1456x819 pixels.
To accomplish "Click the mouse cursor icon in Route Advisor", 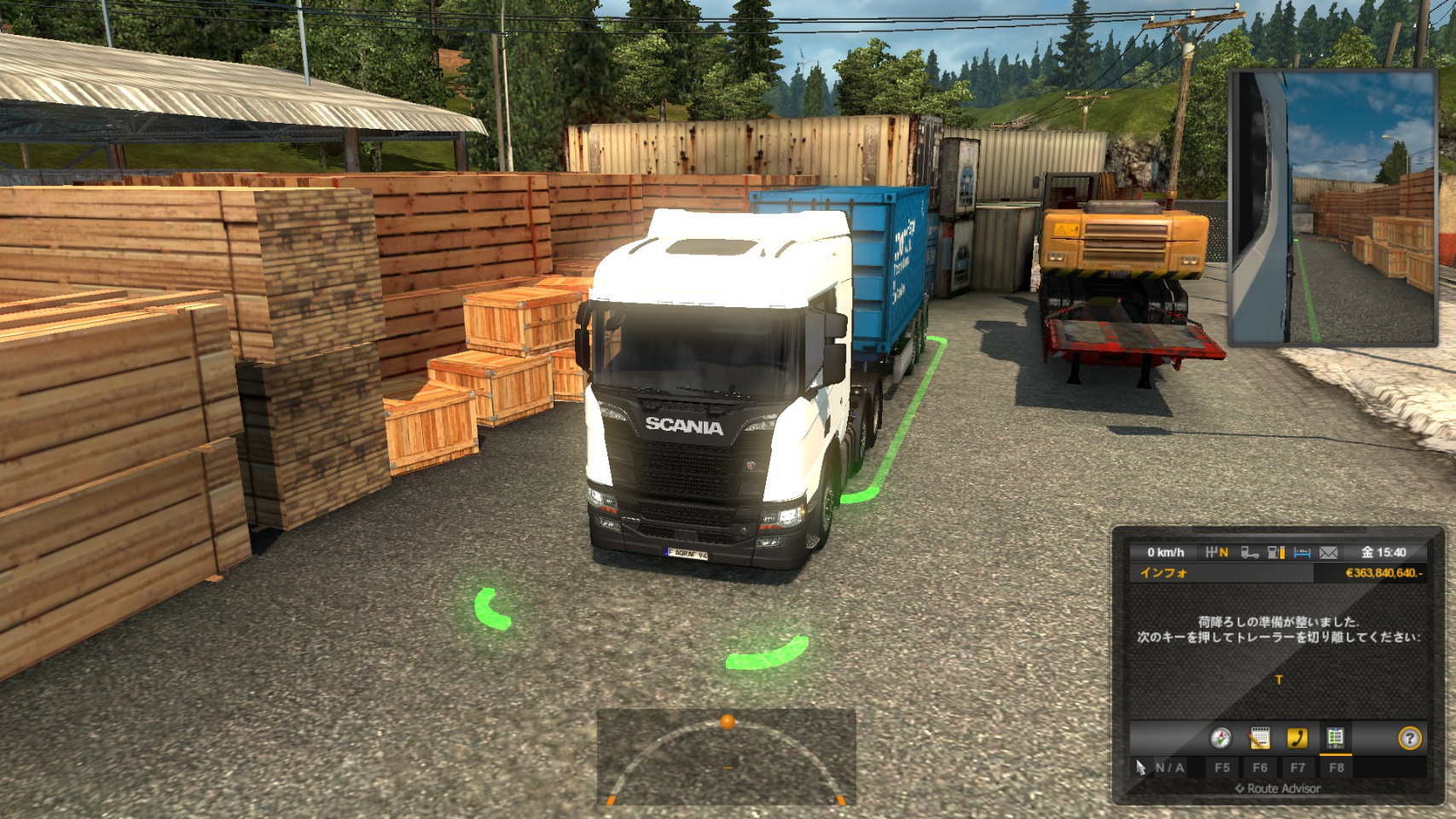I will coord(1140,768).
